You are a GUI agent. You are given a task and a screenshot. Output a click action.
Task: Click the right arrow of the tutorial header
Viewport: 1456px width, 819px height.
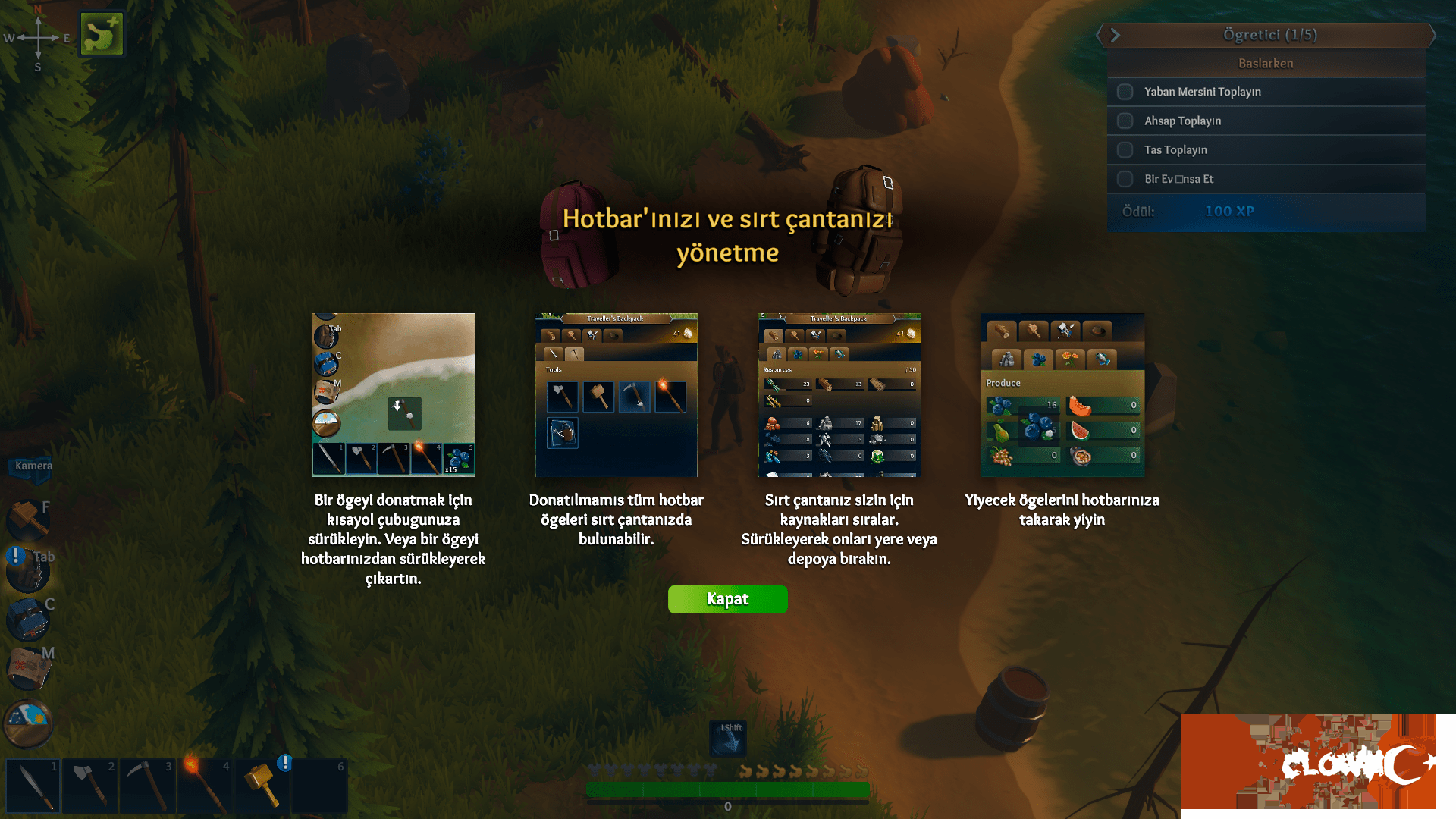click(1435, 35)
